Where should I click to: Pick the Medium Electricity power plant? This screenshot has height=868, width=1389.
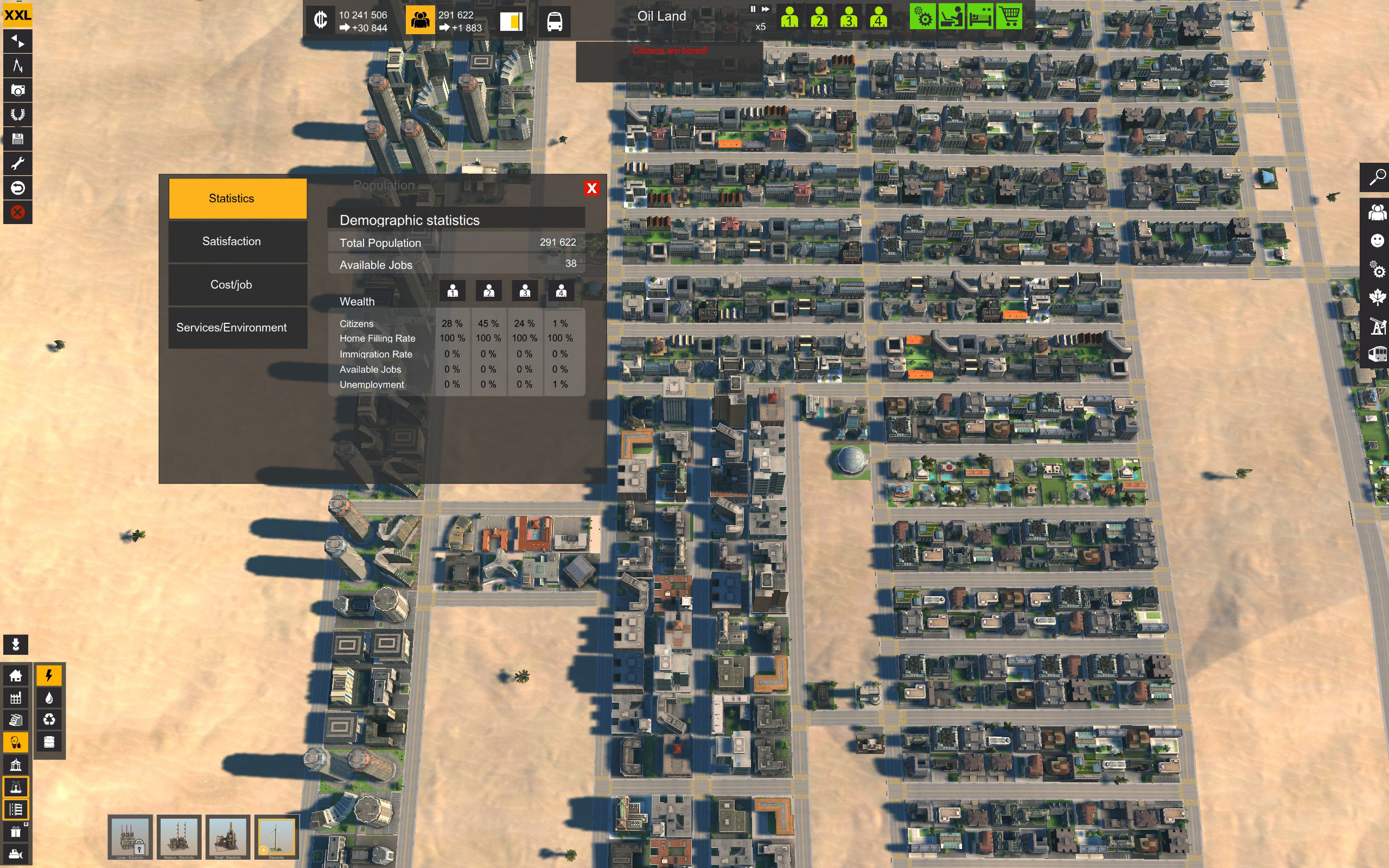pos(179,837)
